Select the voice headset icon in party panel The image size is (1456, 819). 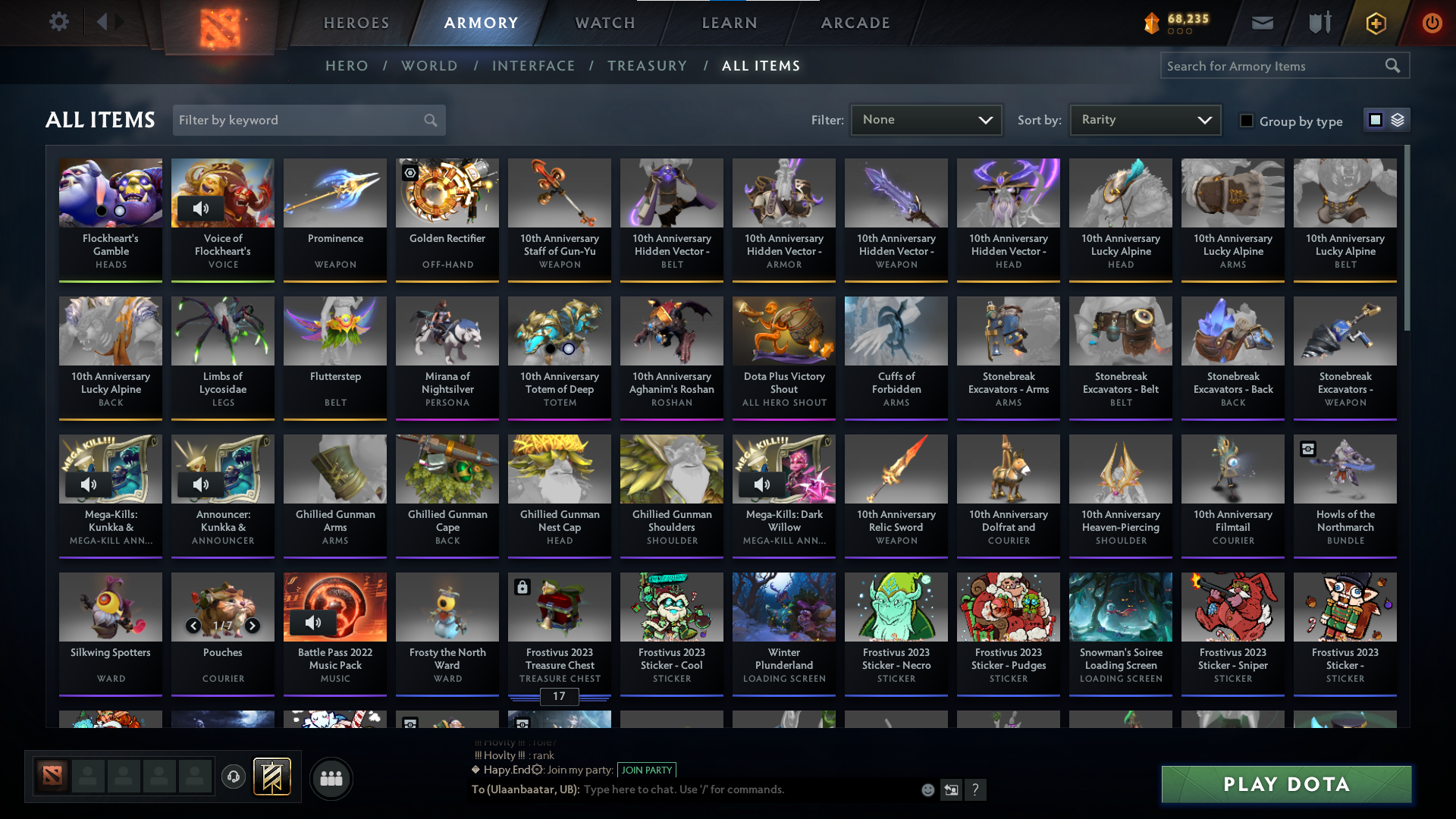(234, 777)
